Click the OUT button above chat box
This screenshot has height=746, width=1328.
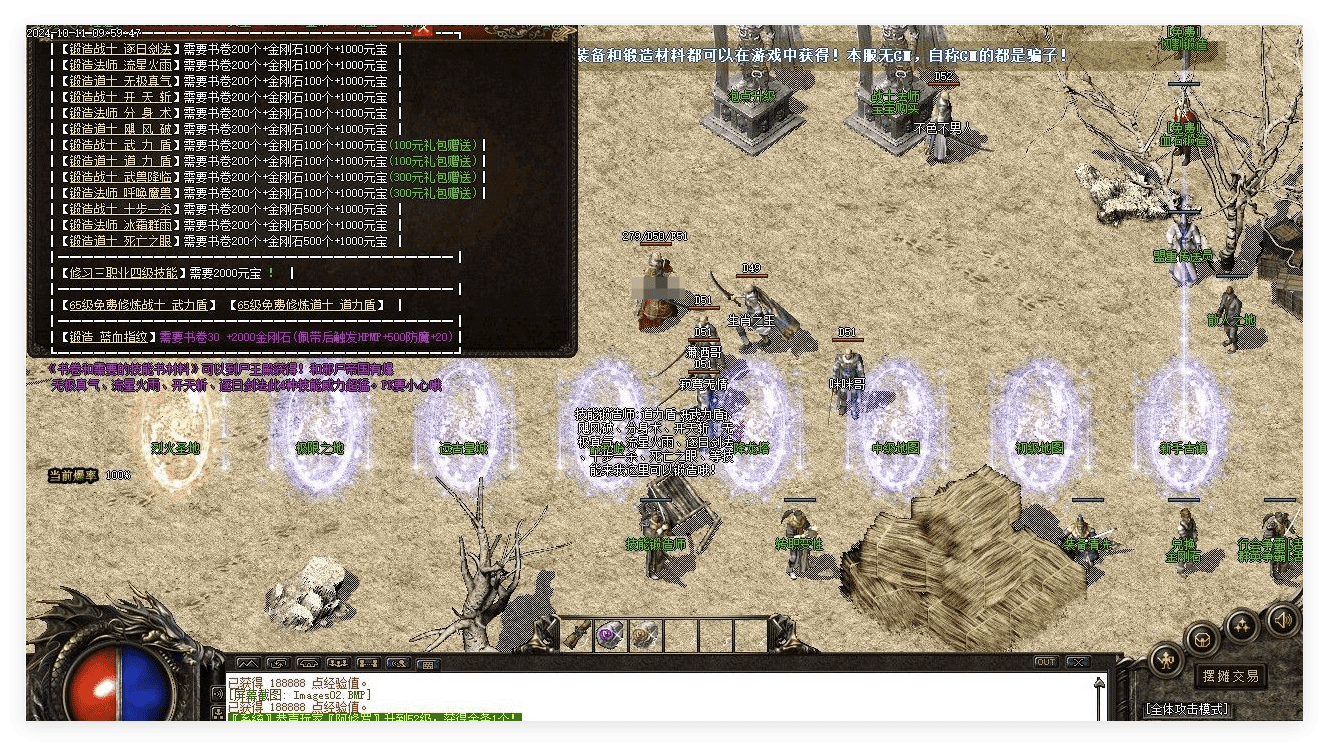click(1045, 662)
